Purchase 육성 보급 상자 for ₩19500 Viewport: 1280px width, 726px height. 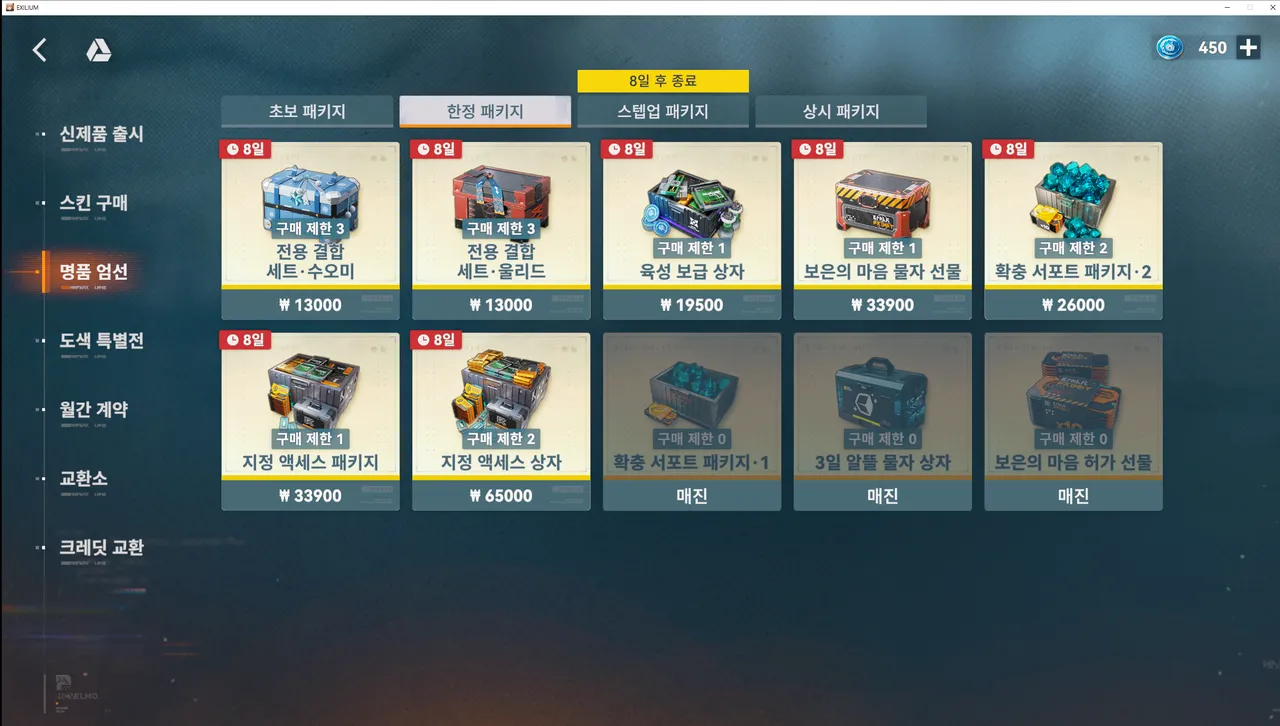(691, 305)
